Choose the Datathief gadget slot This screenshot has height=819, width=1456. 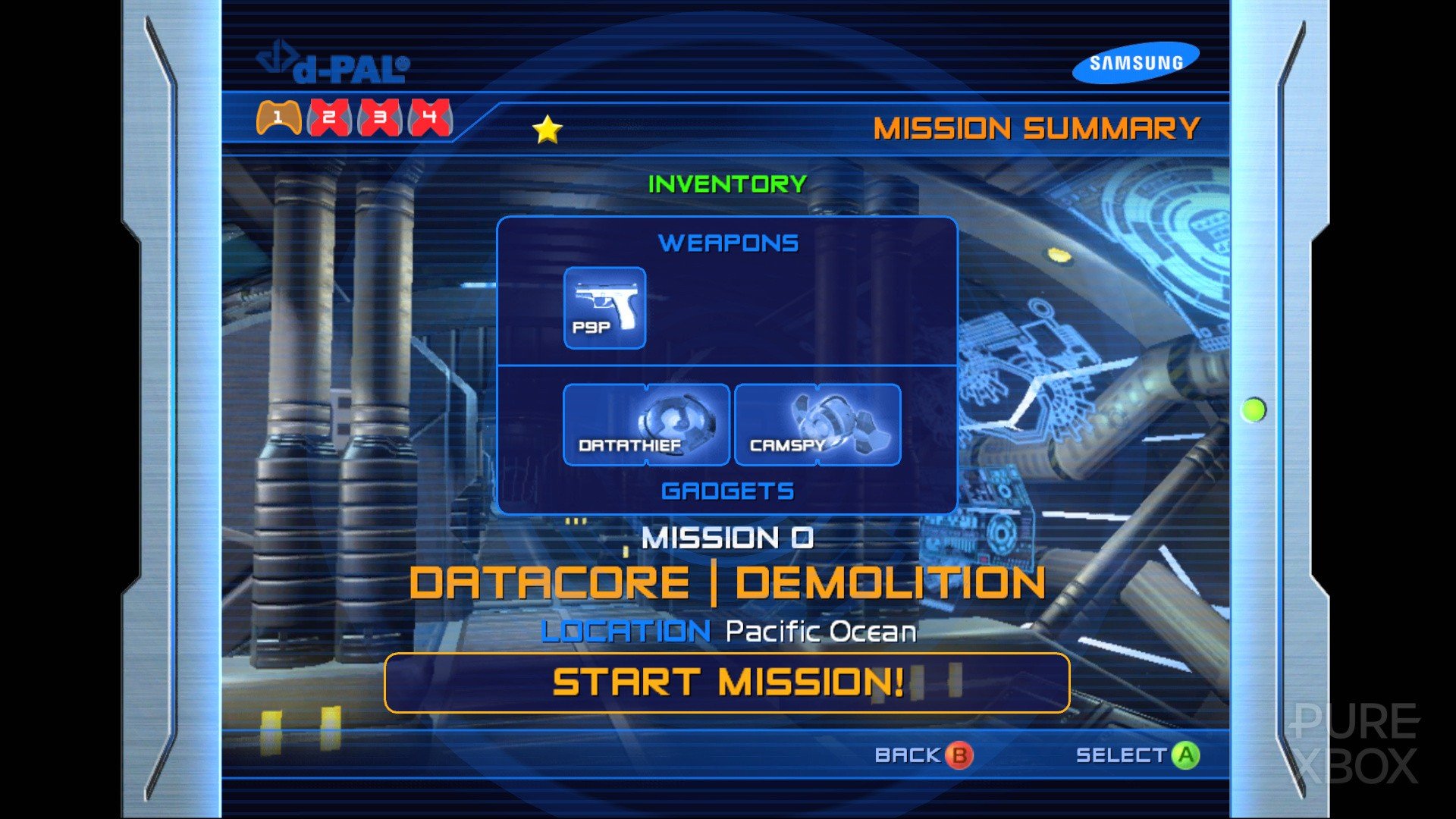pos(646,425)
